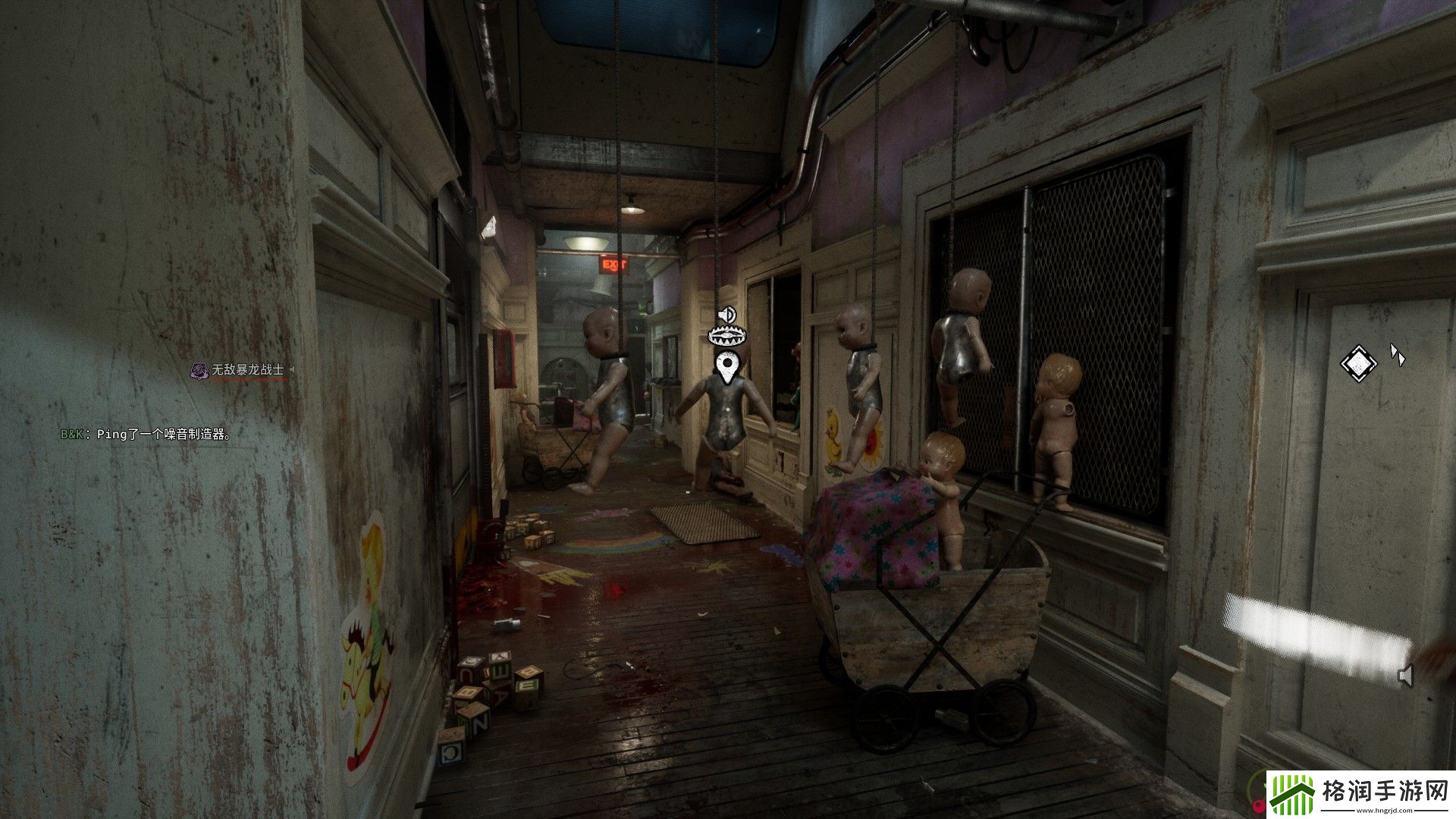Click the purple badge beside 无敌暴龙战士

[x=199, y=370]
